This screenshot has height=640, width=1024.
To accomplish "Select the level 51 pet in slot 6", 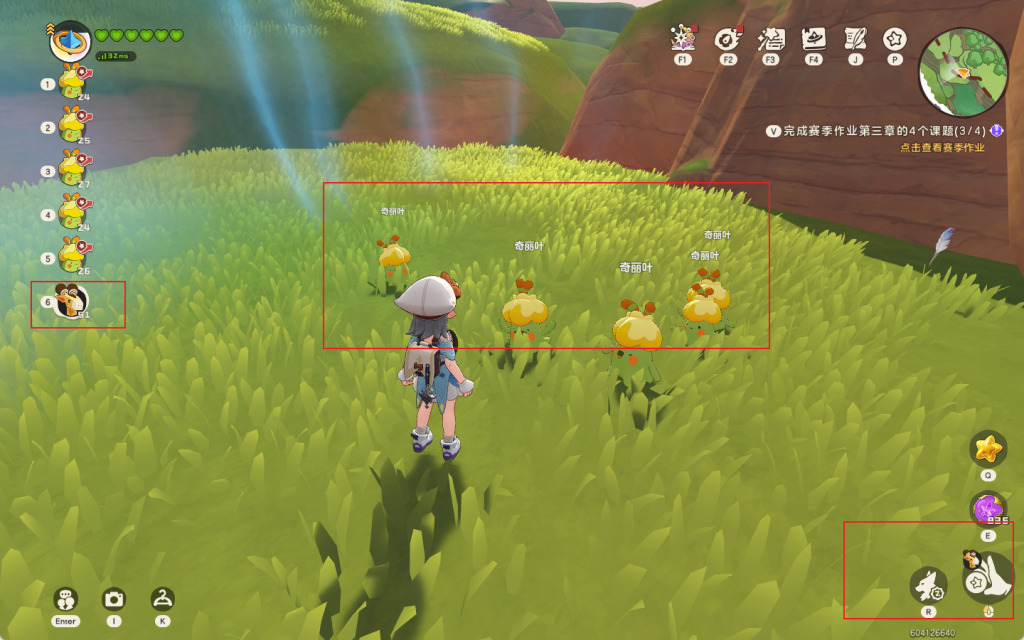I will coord(73,302).
